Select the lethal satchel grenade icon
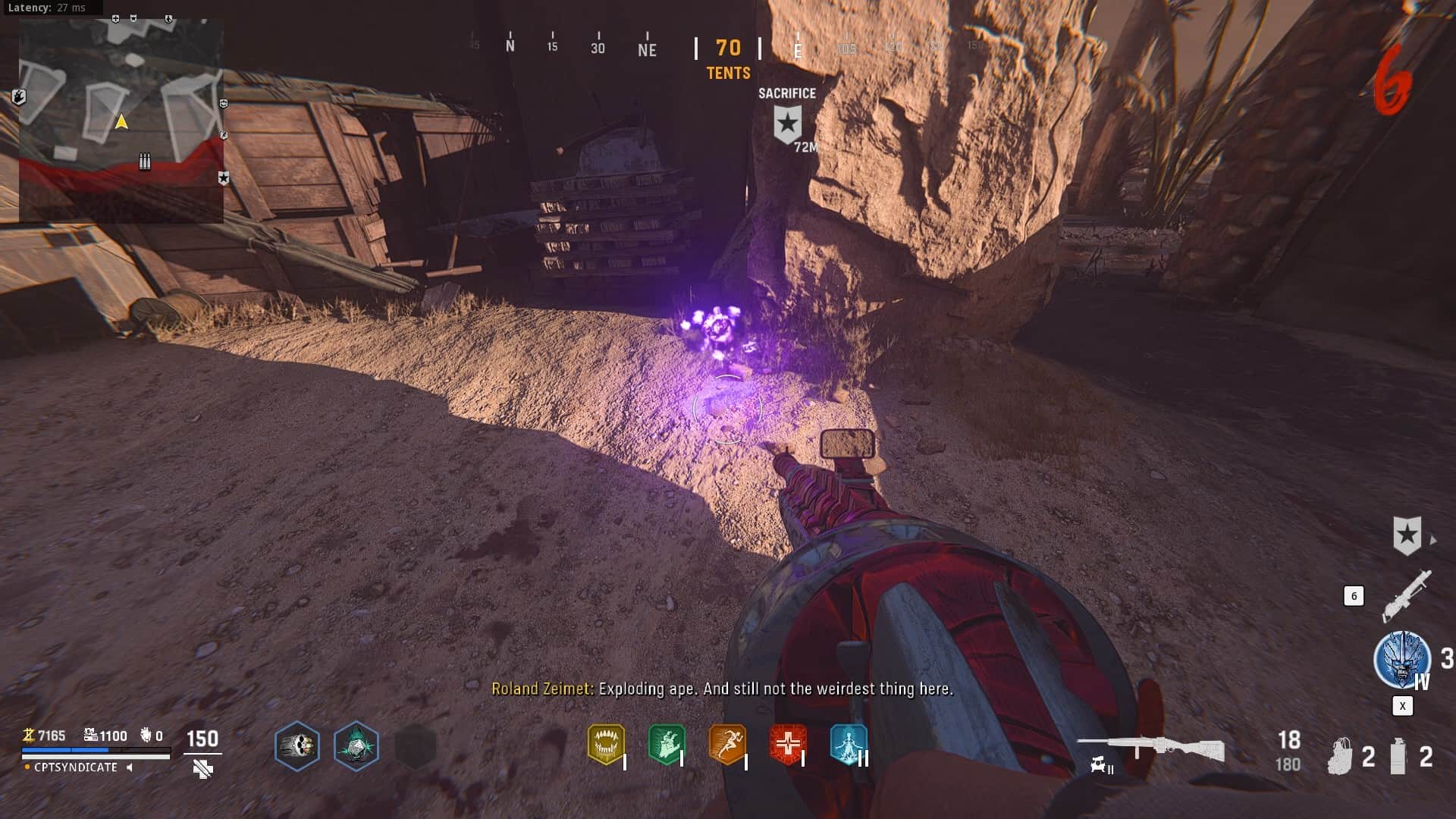The image size is (1456, 819). click(1340, 756)
